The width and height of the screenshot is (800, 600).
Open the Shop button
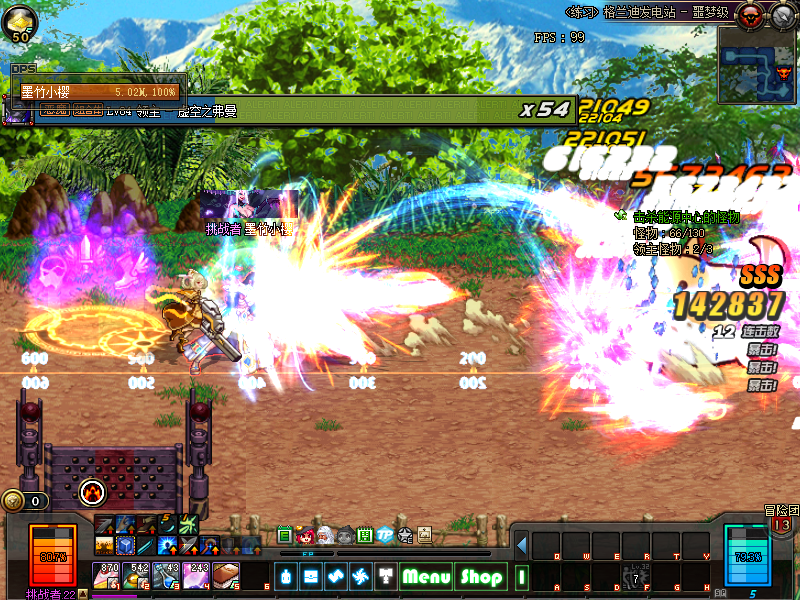click(481, 577)
